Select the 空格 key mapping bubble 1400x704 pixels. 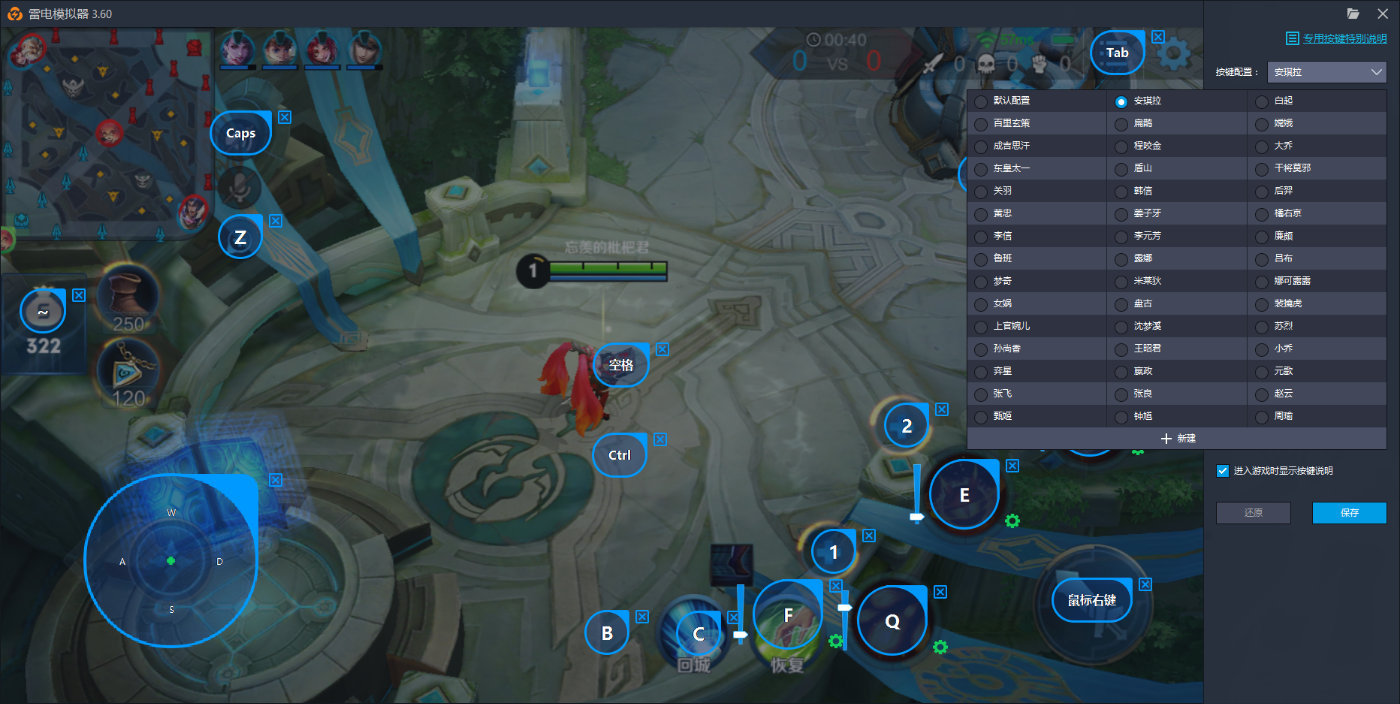(x=620, y=365)
